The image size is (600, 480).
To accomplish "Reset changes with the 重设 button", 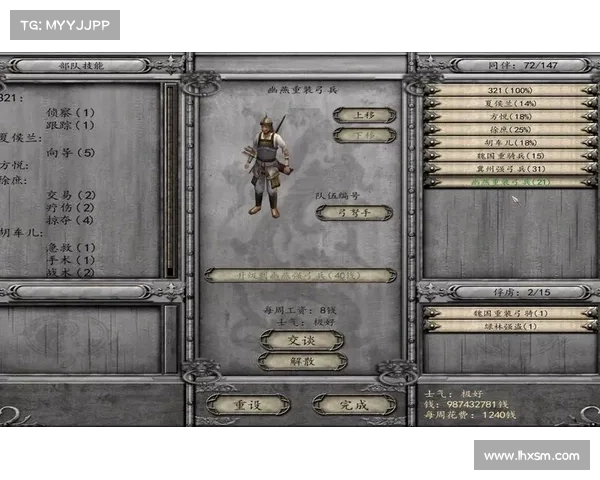I will tap(248, 404).
